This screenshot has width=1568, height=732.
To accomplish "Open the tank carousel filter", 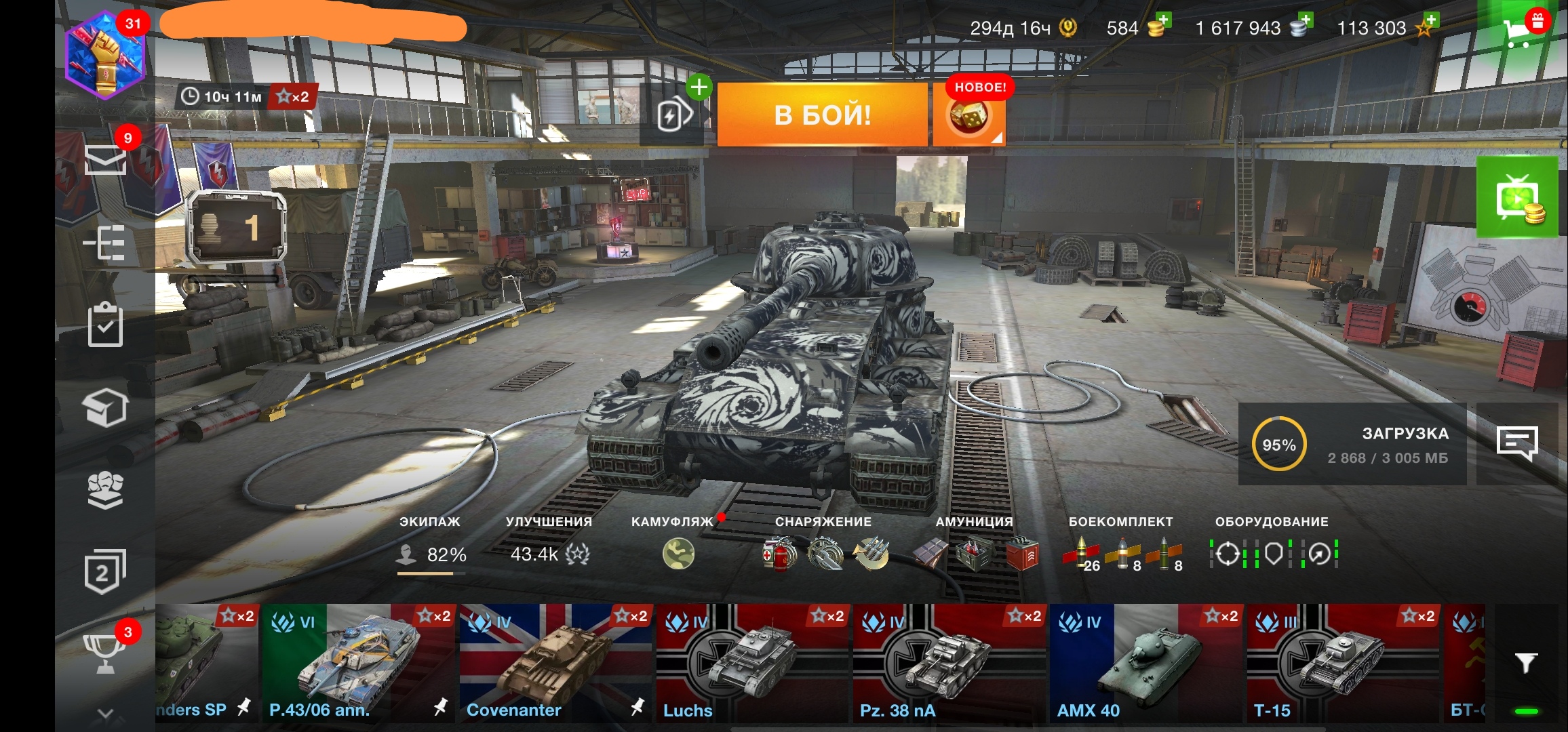I will click(x=1525, y=663).
